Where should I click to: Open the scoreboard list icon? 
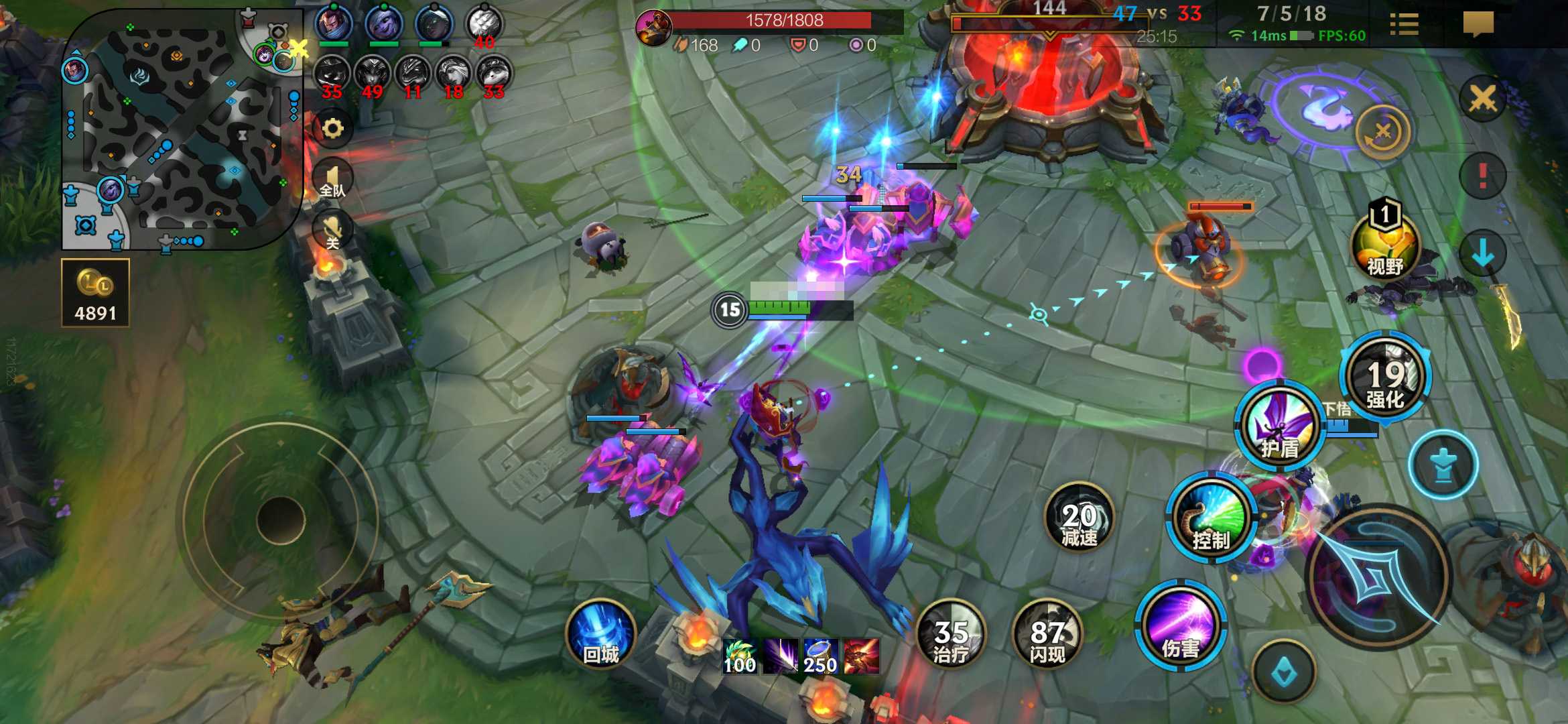click(1404, 25)
